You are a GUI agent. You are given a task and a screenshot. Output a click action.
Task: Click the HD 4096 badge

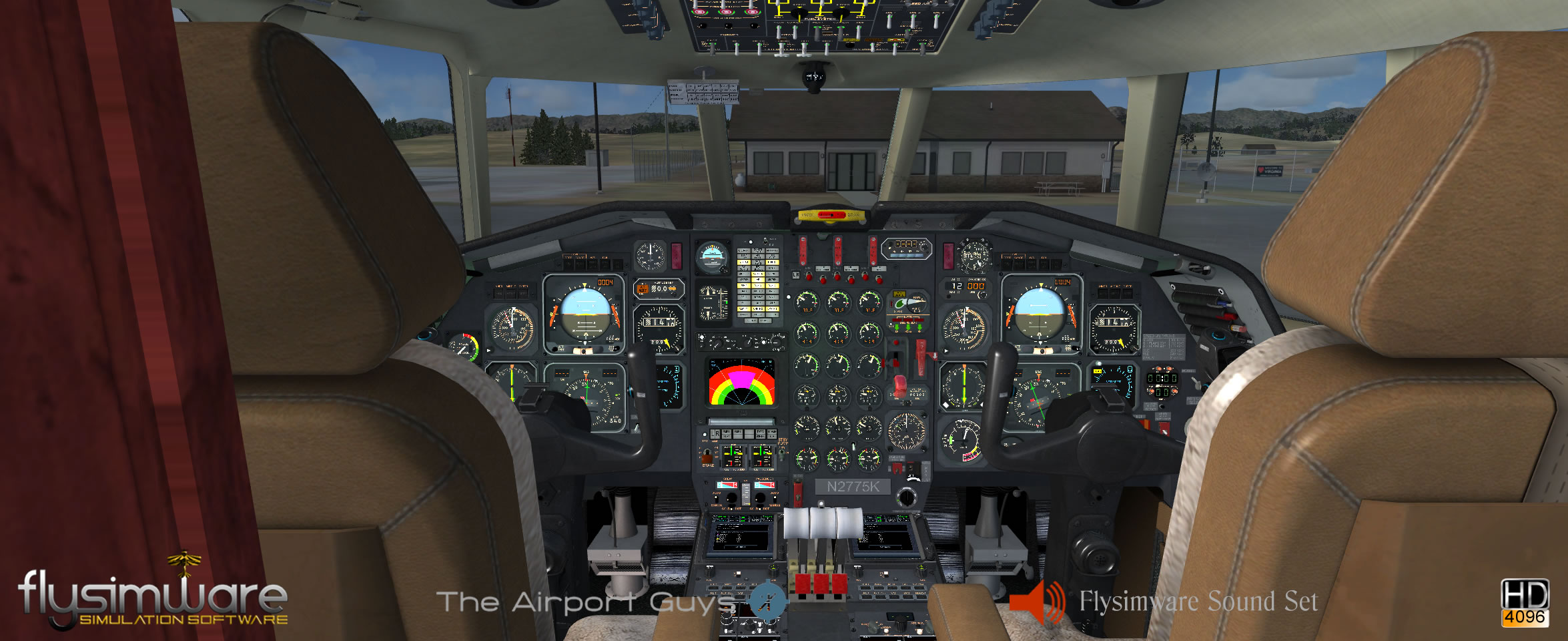pyautogui.click(x=1525, y=602)
